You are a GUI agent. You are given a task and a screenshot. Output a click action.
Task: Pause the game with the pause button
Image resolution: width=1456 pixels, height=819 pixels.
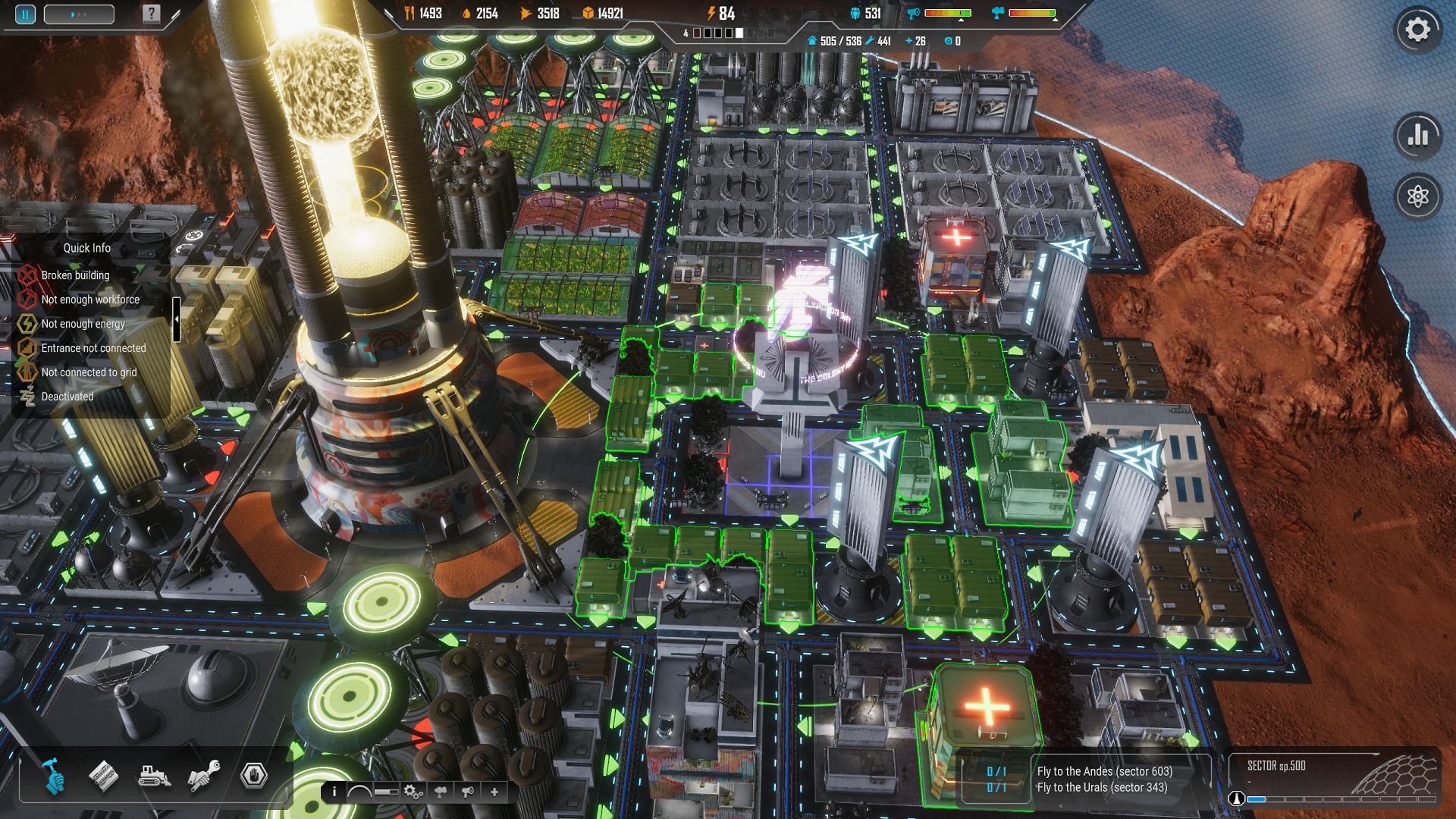pos(25,14)
